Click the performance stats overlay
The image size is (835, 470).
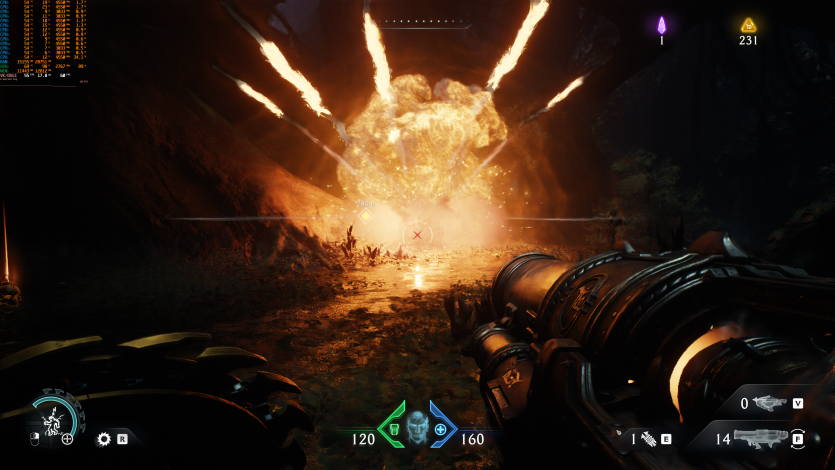[43, 41]
